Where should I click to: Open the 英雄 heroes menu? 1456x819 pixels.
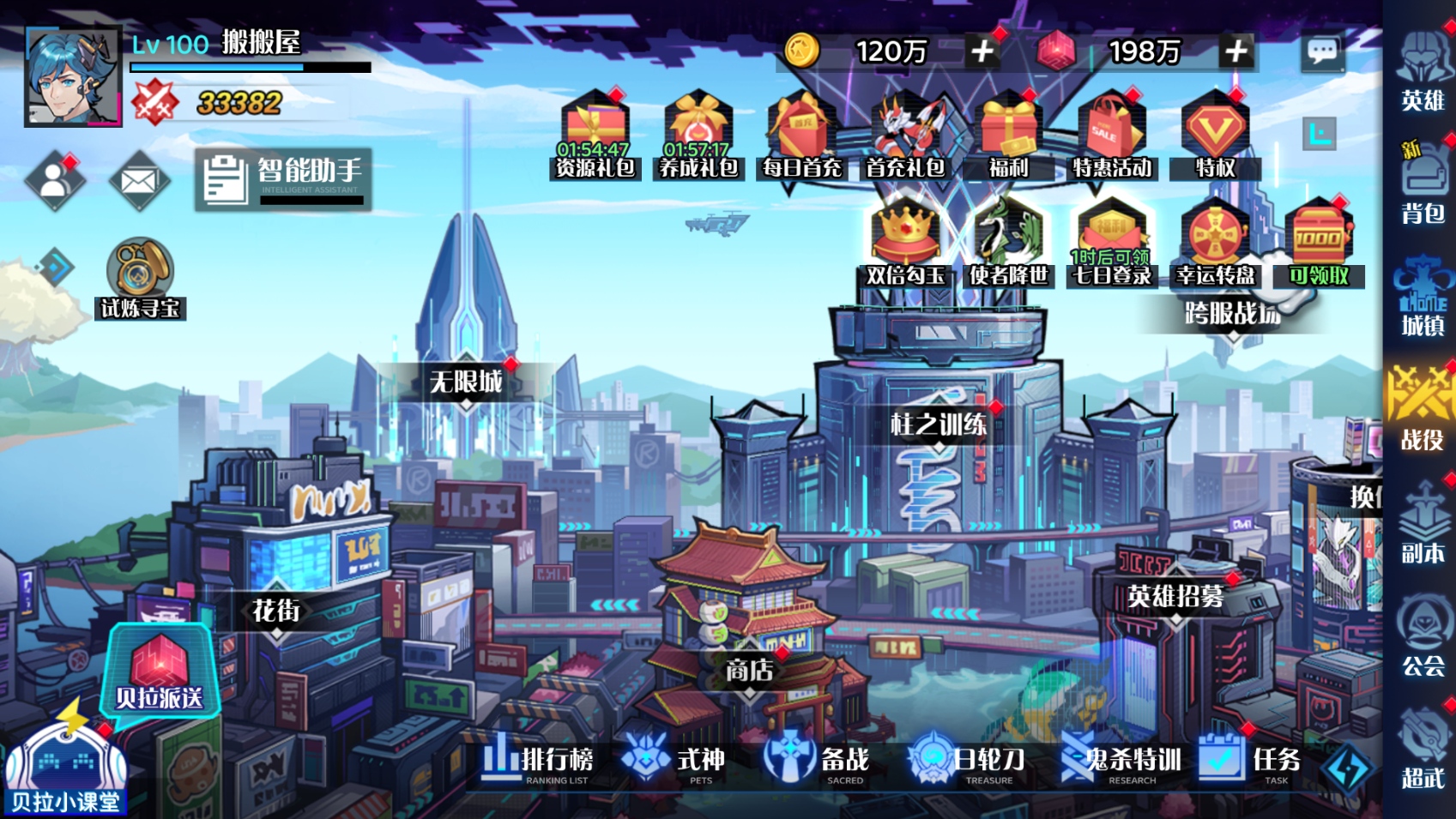1422,72
